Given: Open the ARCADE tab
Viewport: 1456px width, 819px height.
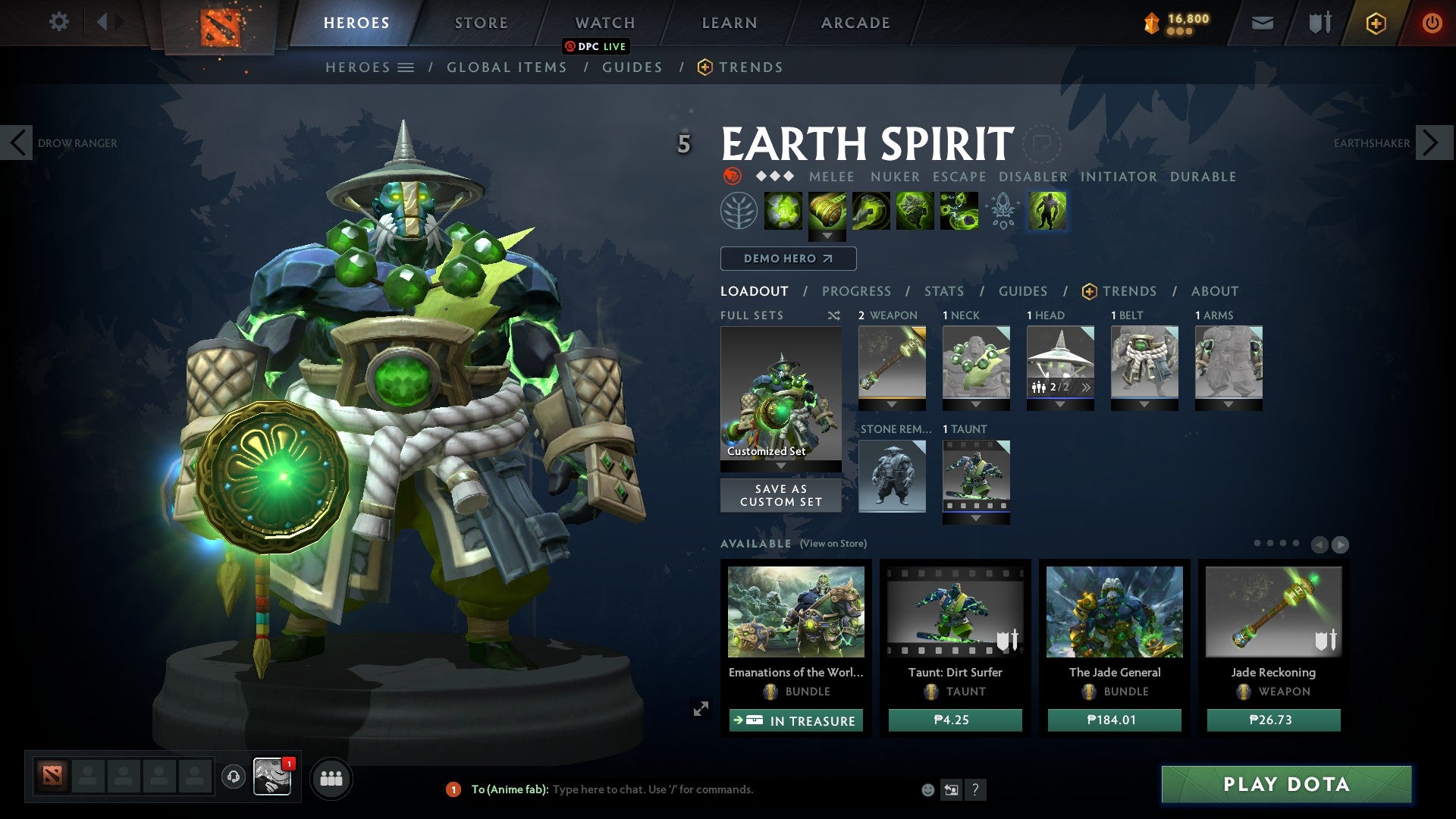Looking at the screenshot, I should (855, 22).
